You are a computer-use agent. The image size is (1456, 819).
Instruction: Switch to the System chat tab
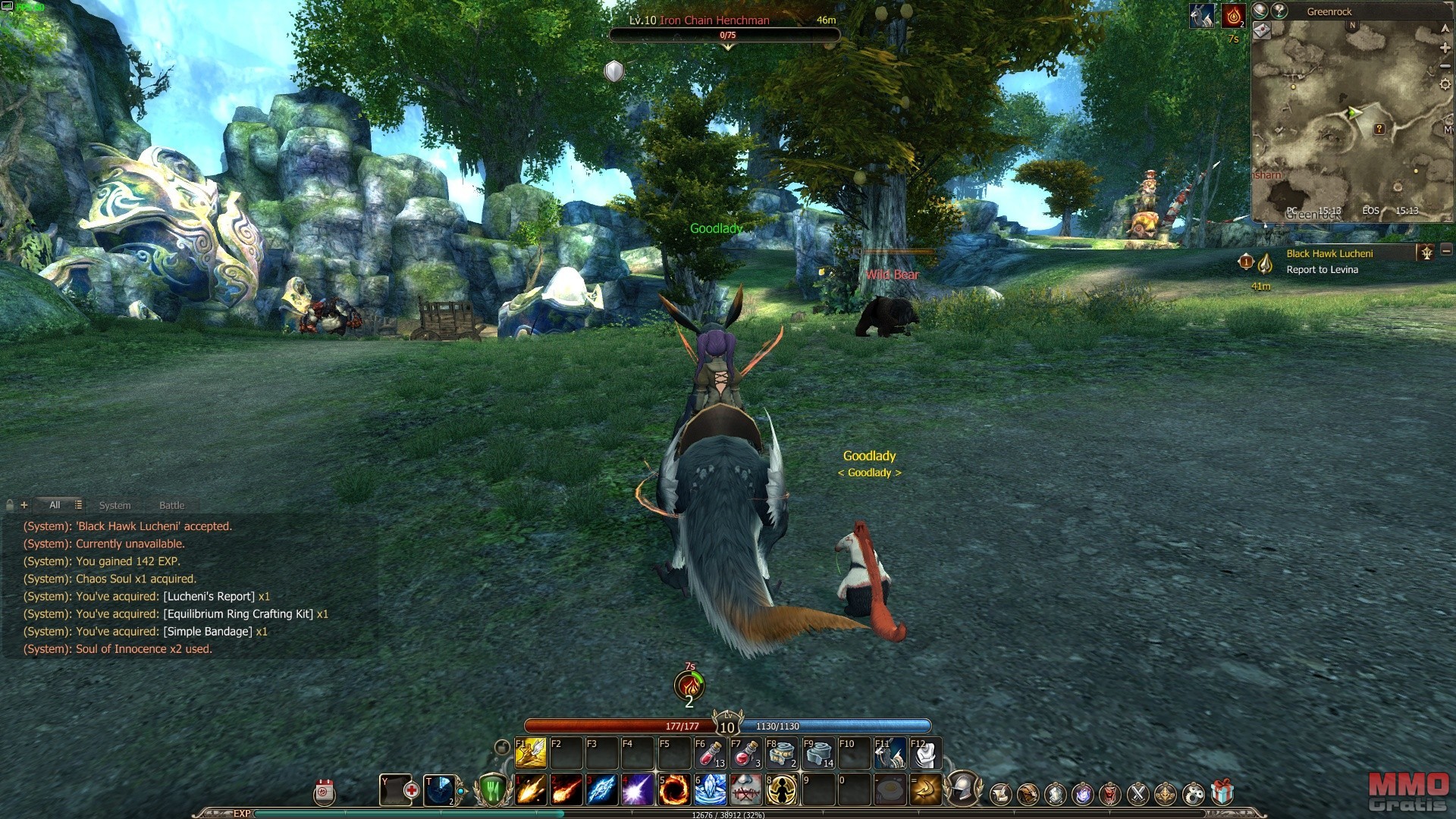[115, 505]
